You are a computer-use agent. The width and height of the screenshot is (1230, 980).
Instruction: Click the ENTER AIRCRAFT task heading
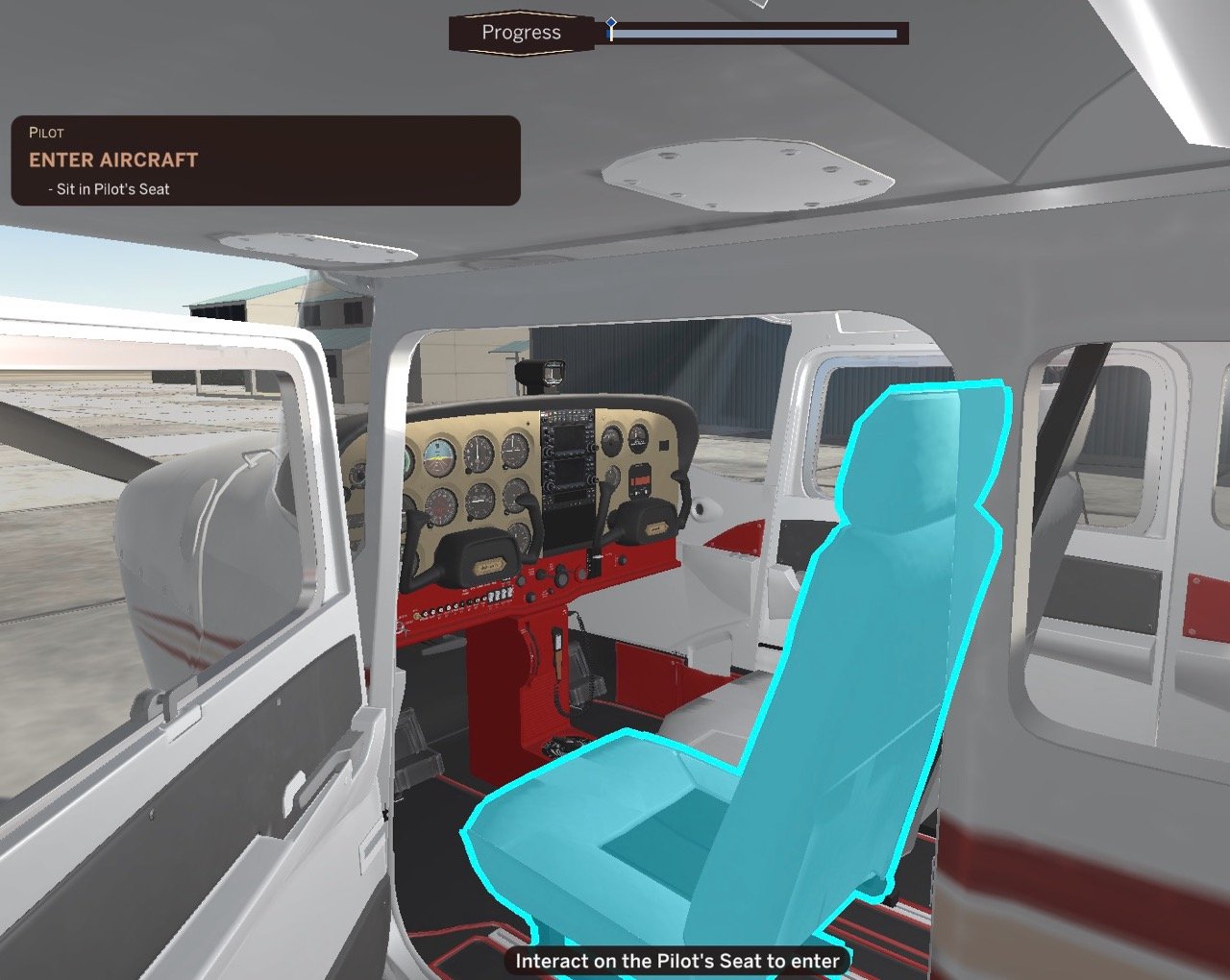[115, 159]
